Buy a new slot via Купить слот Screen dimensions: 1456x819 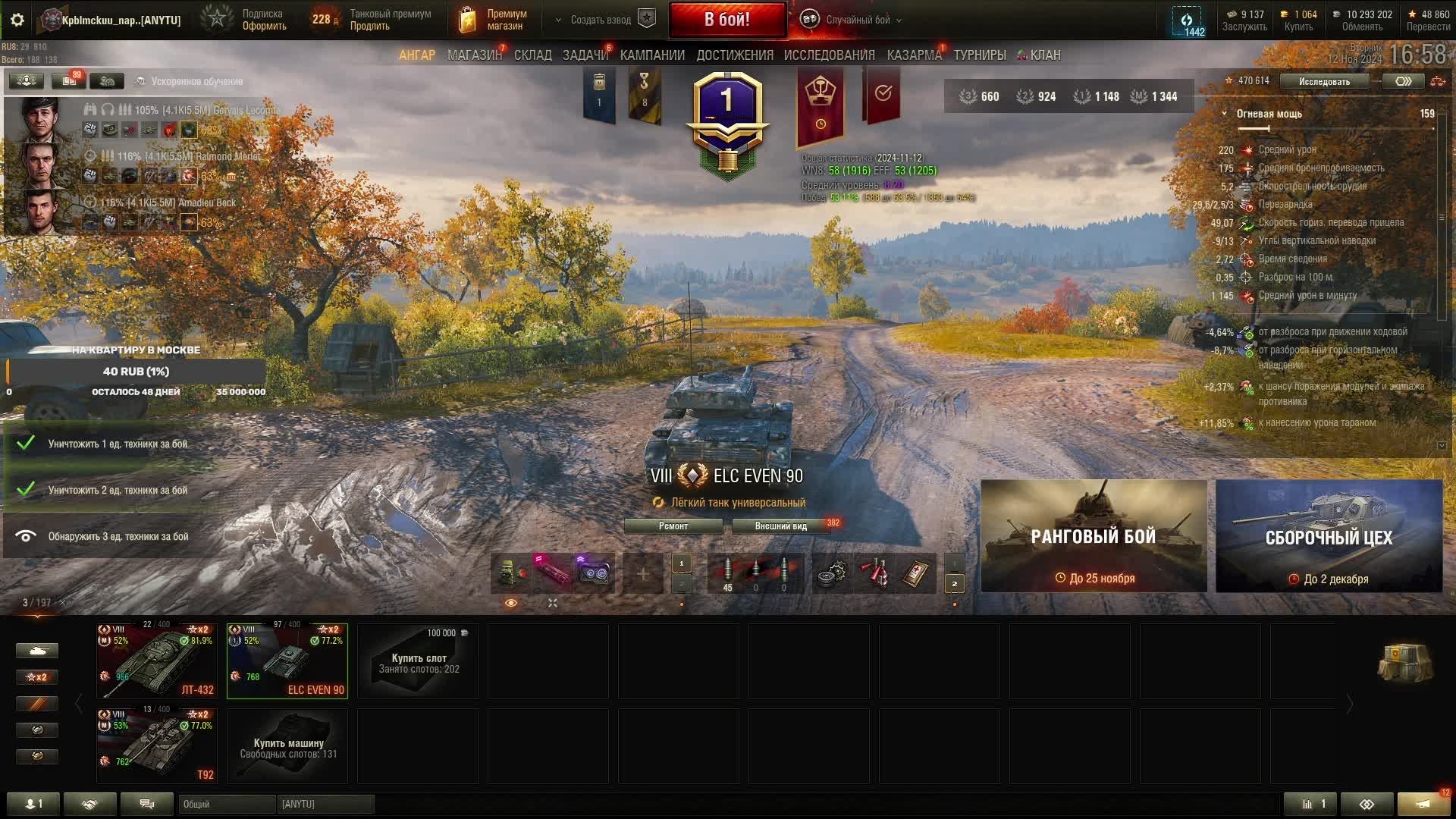click(x=418, y=661)
